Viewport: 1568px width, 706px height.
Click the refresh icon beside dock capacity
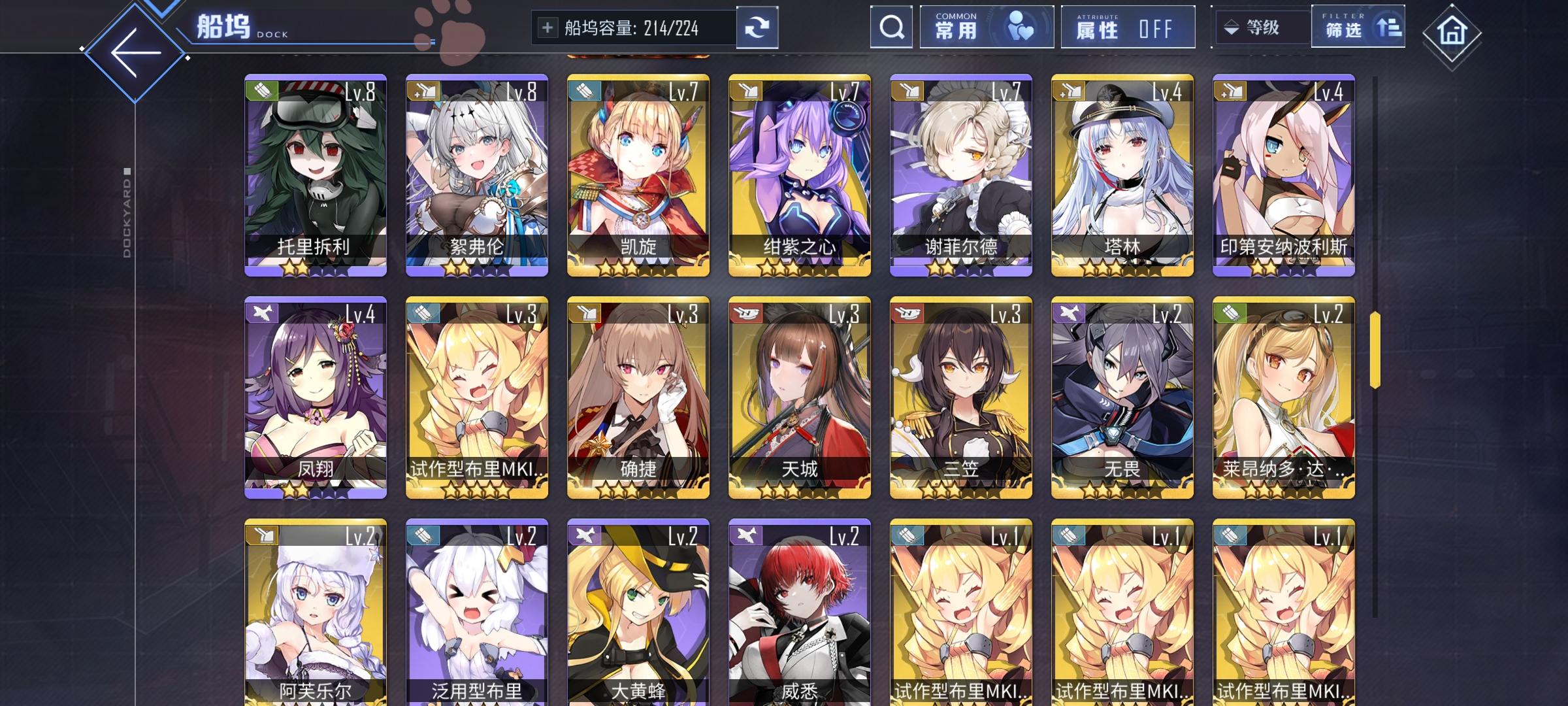coord(757,27)
